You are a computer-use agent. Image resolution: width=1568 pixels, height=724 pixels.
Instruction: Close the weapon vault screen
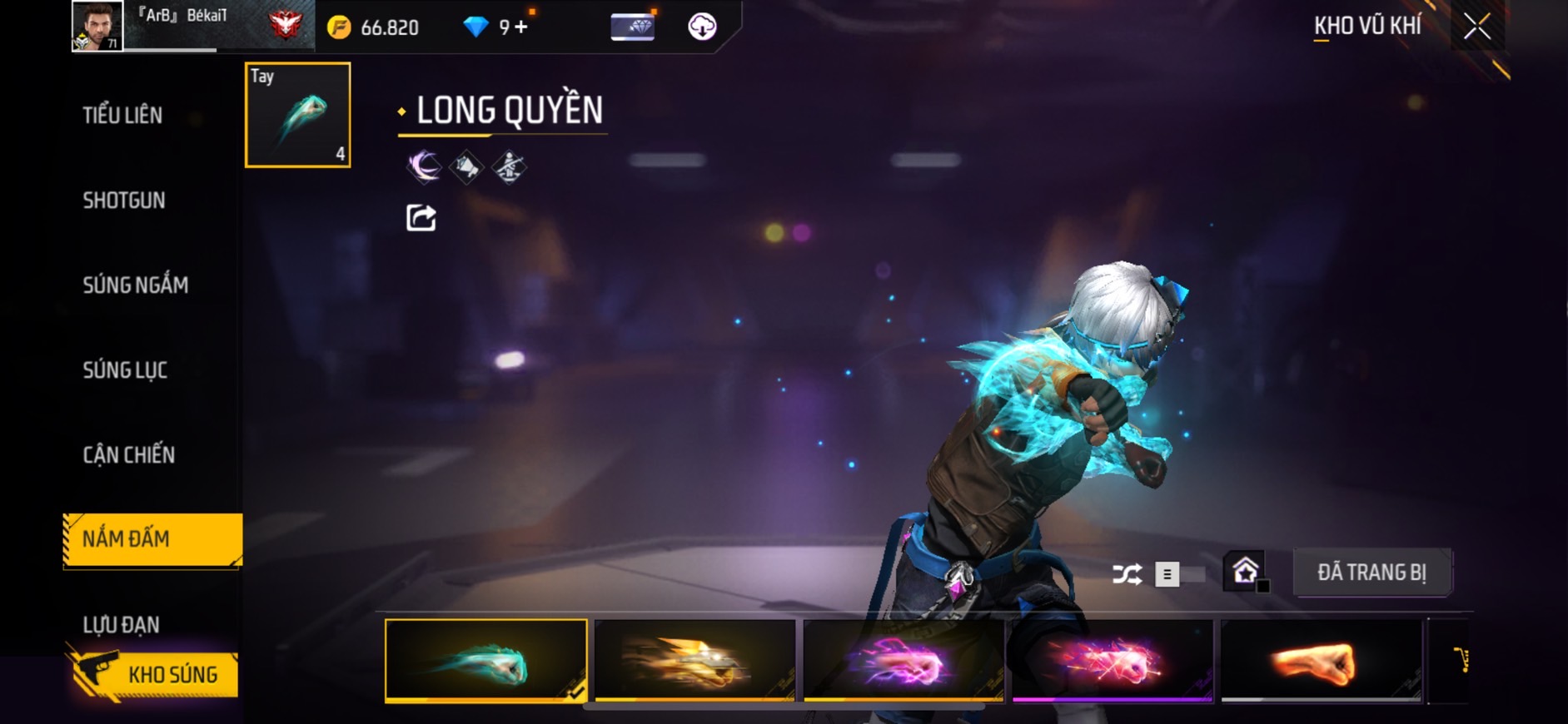point(1477,27)
